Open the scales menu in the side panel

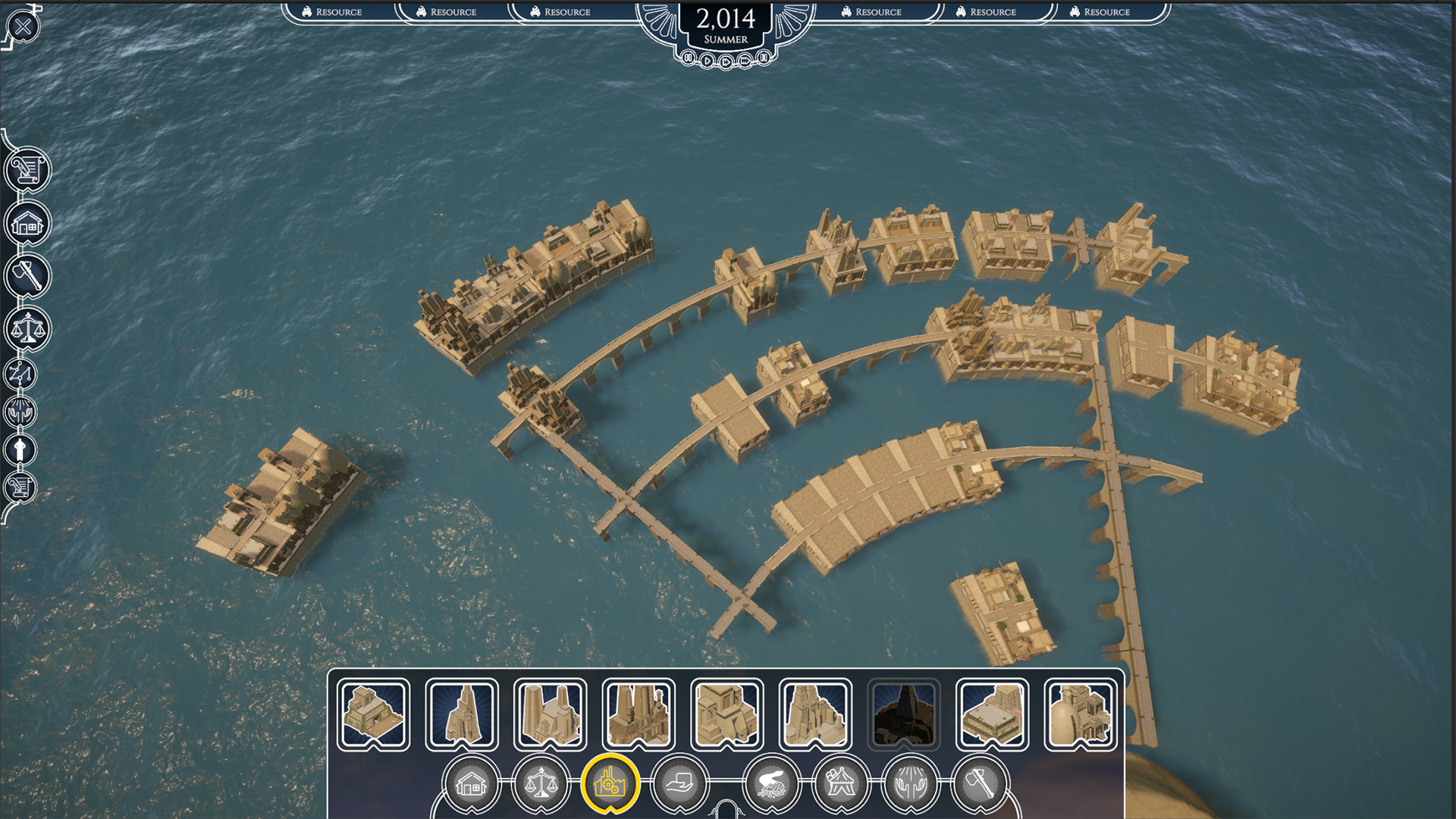(x=27, y=329)
